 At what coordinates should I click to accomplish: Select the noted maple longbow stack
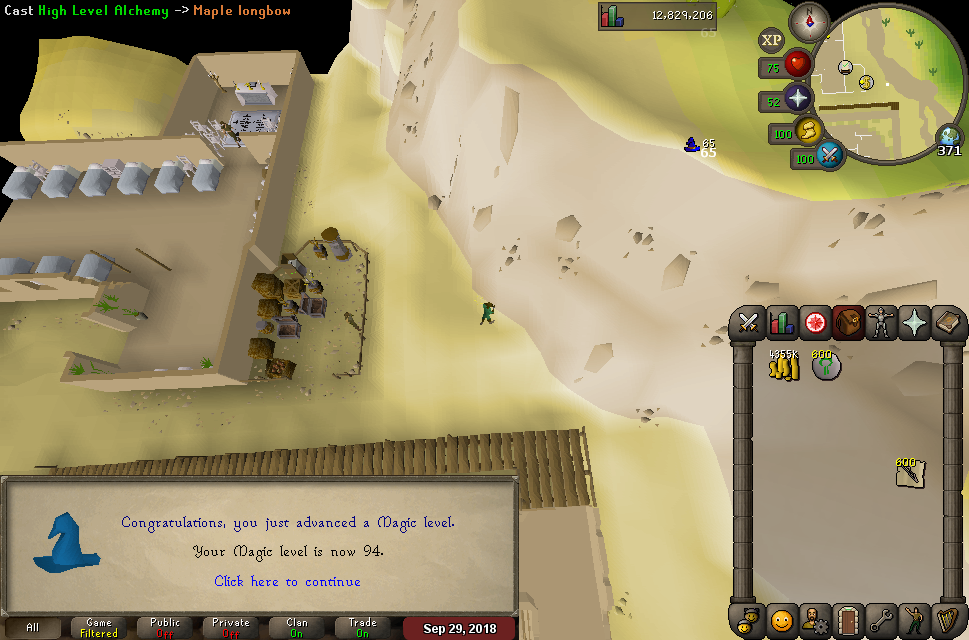coord(909,474)
